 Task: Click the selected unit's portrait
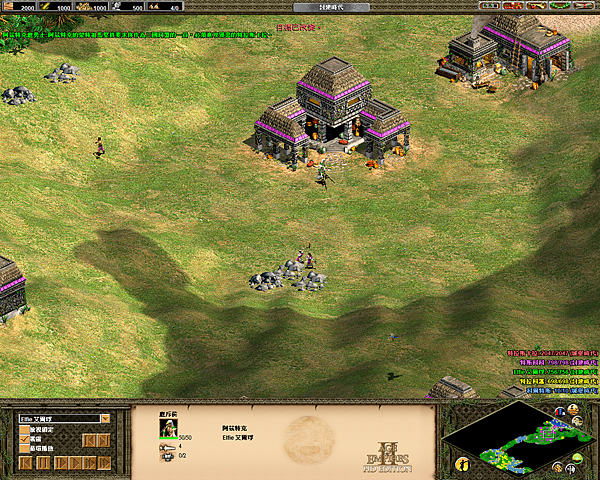point(167,429)
